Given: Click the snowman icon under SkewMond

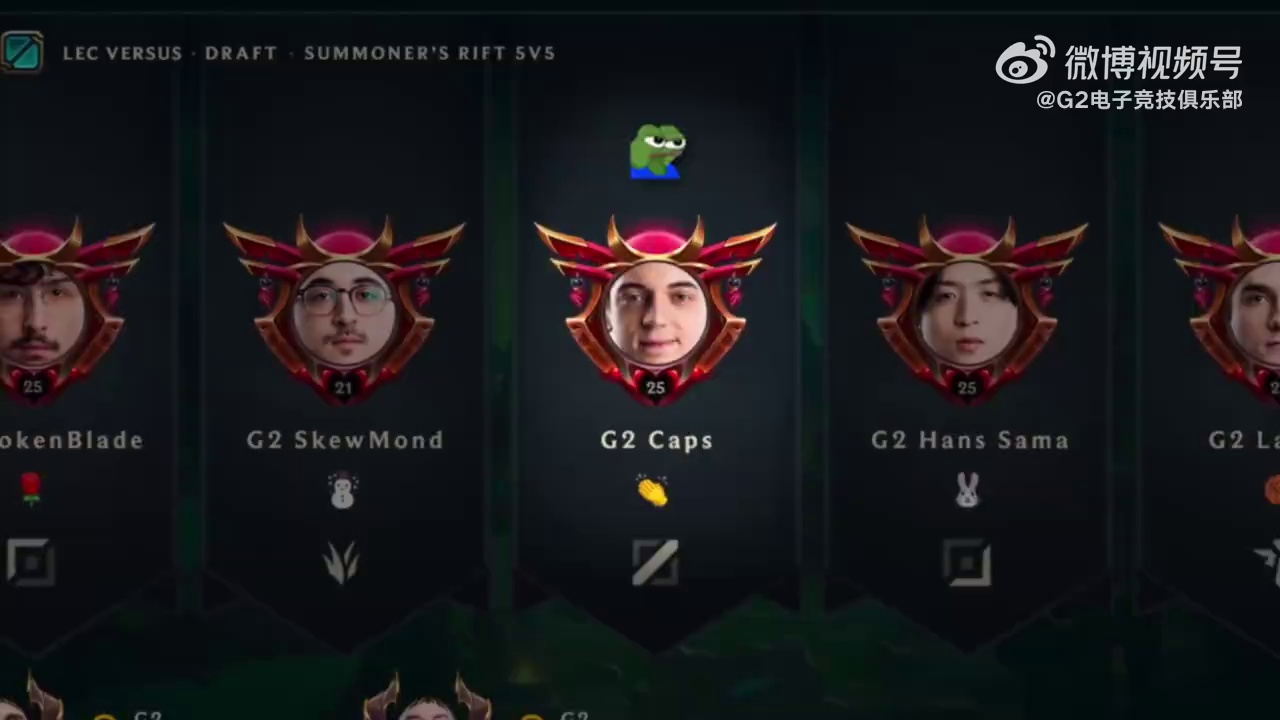Looking at the screenshot, I should click(343, 490).
